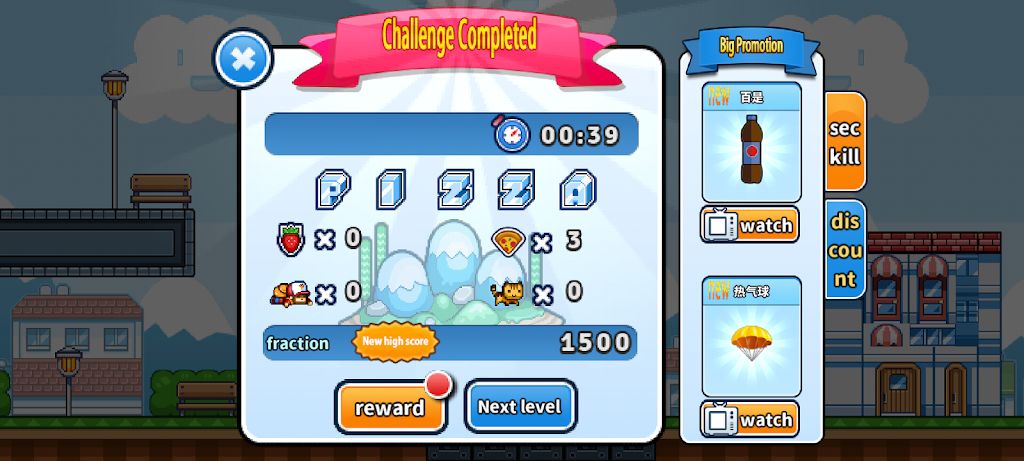Screen dimensions: 1024x461
Task: Watch ad for the parachute item
Action: [751, 420]
